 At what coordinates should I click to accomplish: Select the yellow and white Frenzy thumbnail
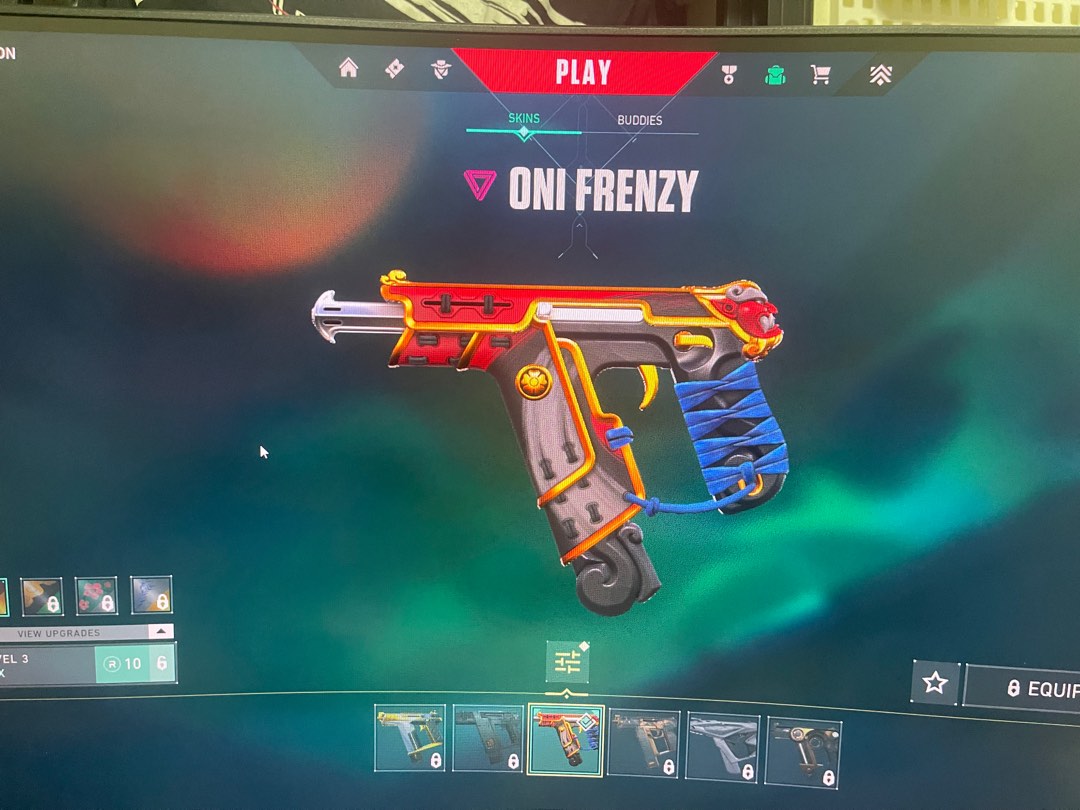[410, 738]
